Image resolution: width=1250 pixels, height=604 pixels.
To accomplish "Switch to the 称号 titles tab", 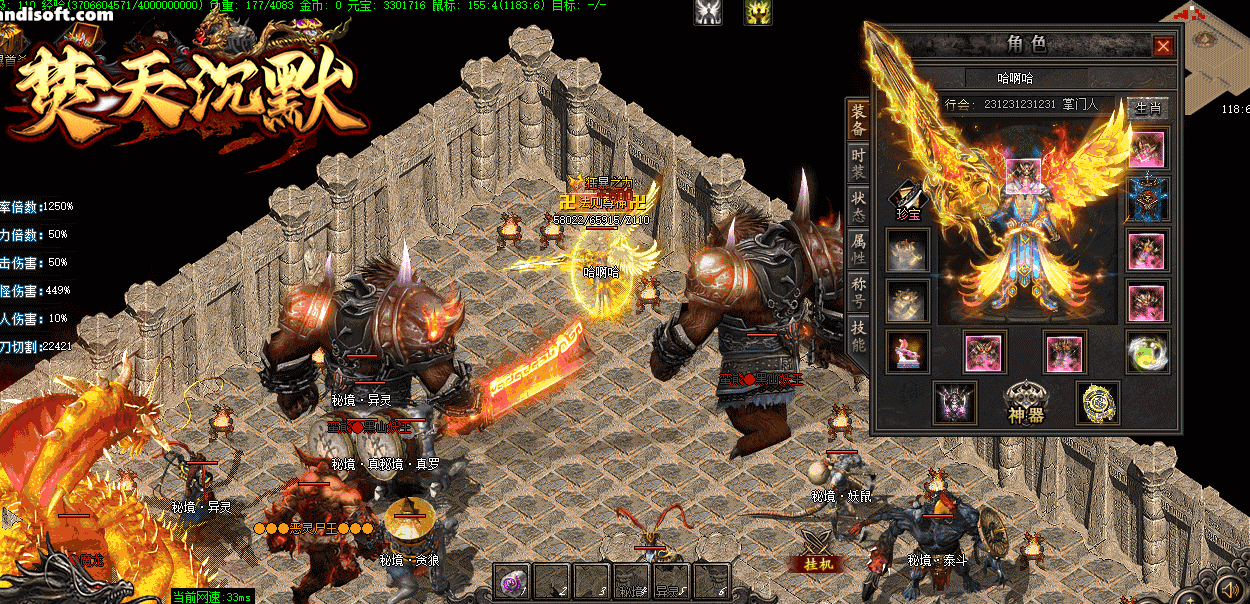I will pyautogui.click(x=858, y=292).
